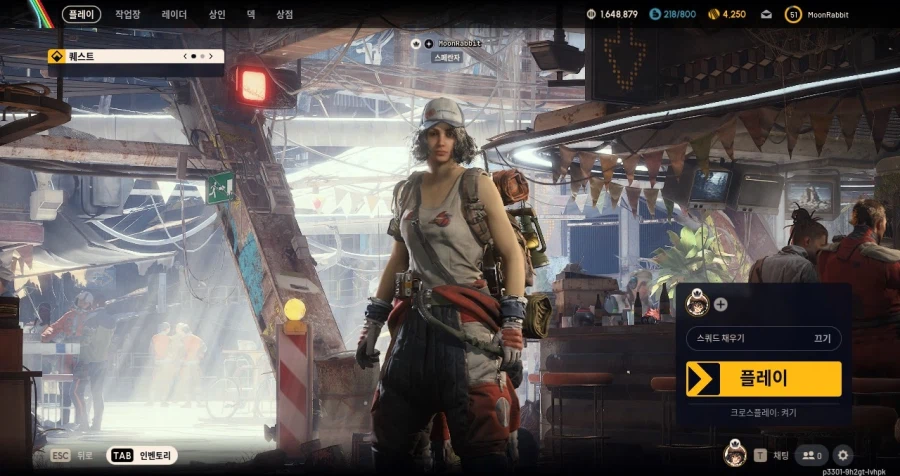
Task: Go to the 상인 tab
Action: coord(217,14)
